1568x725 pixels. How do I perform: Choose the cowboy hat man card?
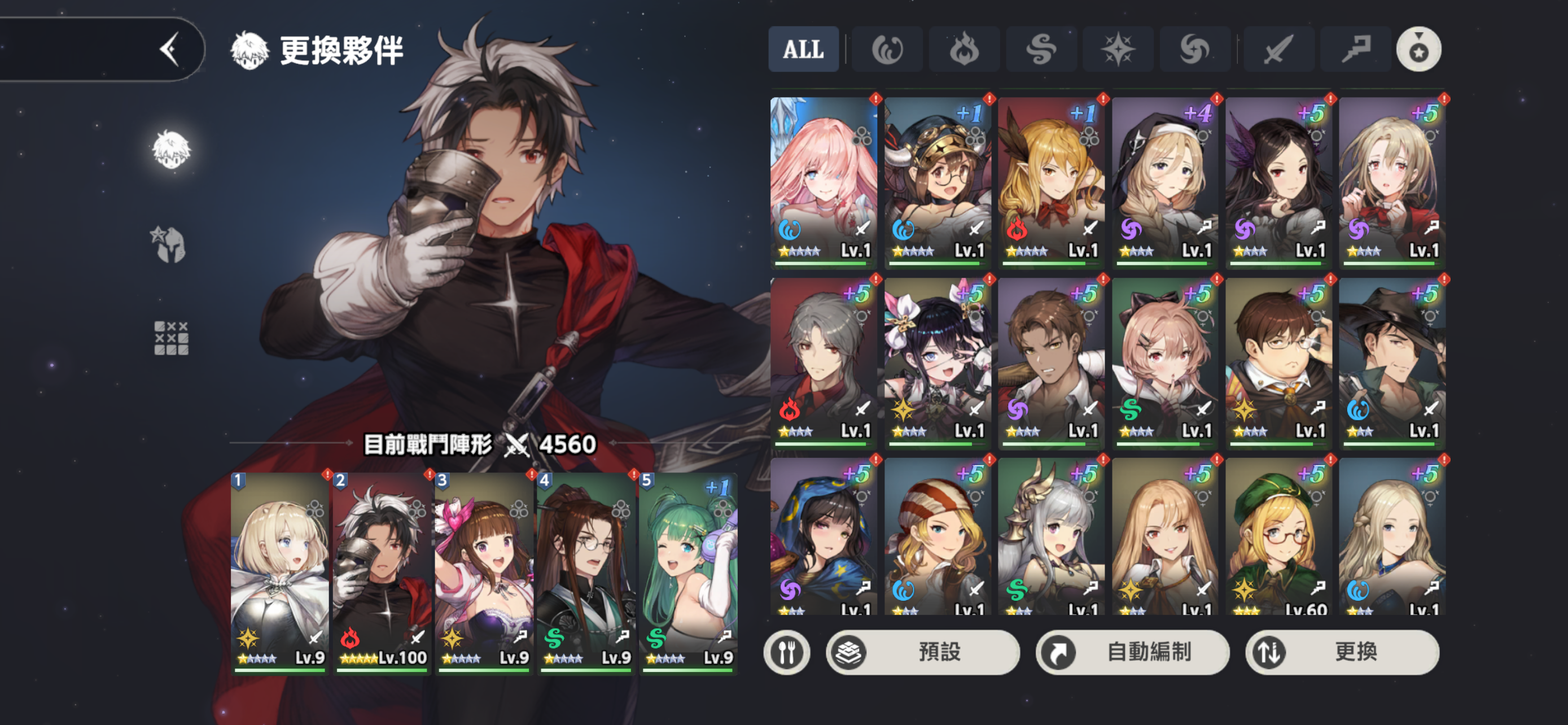coord(1392,362)
